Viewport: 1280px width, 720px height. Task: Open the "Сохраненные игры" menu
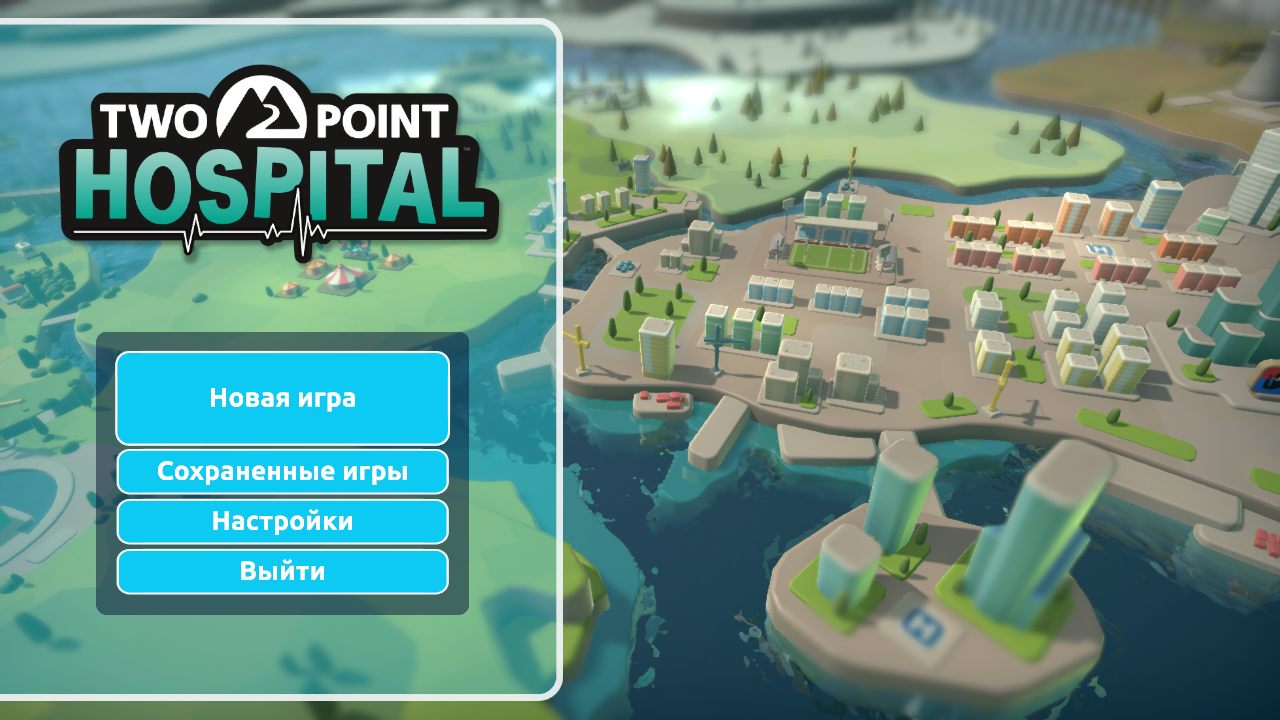click(281, 470)
